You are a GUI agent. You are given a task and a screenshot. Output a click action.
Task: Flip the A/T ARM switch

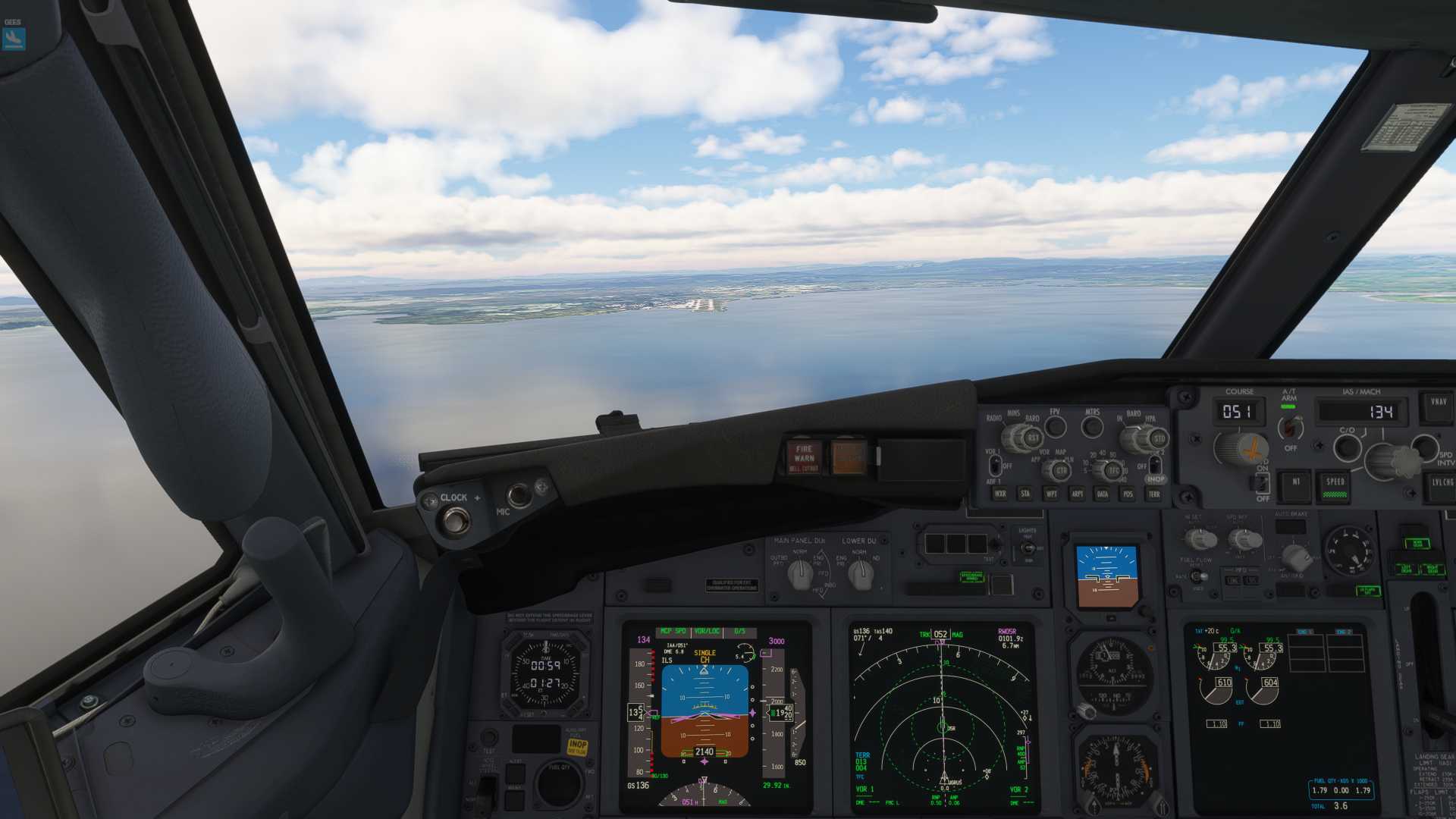point(1290,427)
